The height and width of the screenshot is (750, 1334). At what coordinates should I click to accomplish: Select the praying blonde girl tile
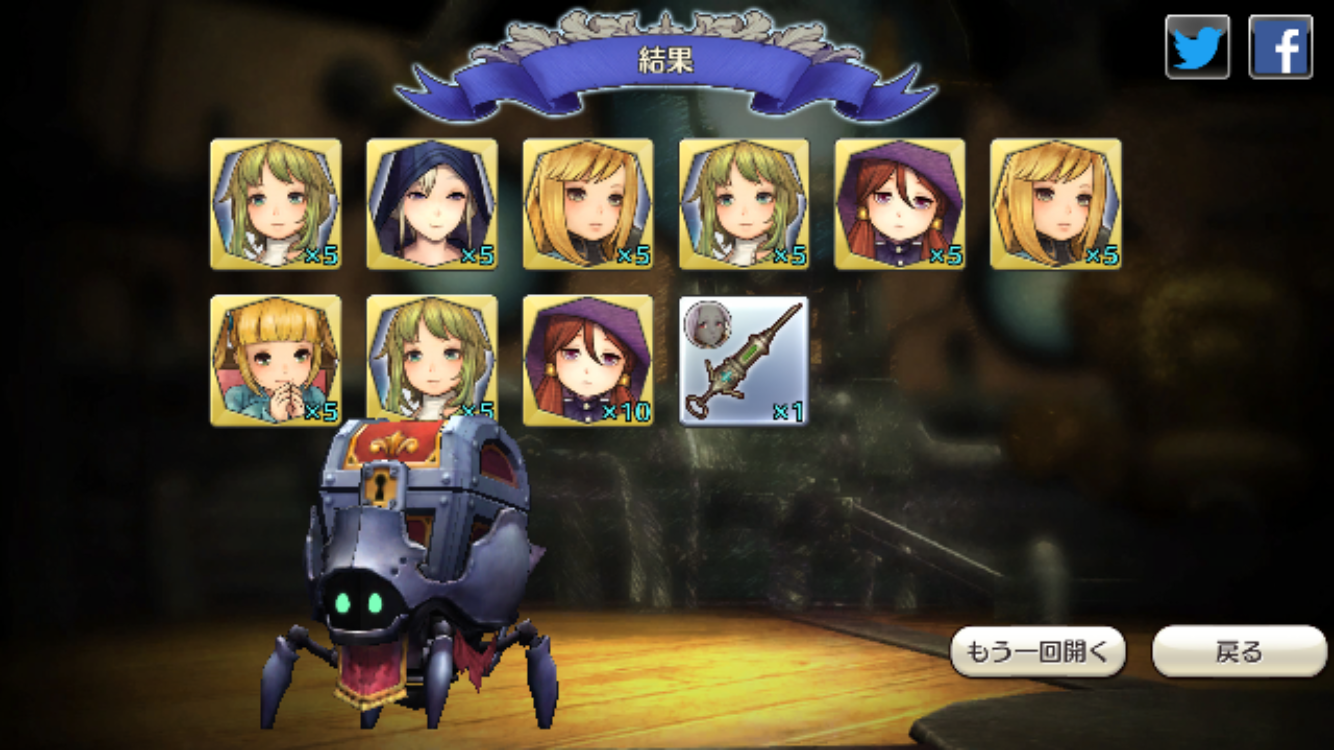276,360
